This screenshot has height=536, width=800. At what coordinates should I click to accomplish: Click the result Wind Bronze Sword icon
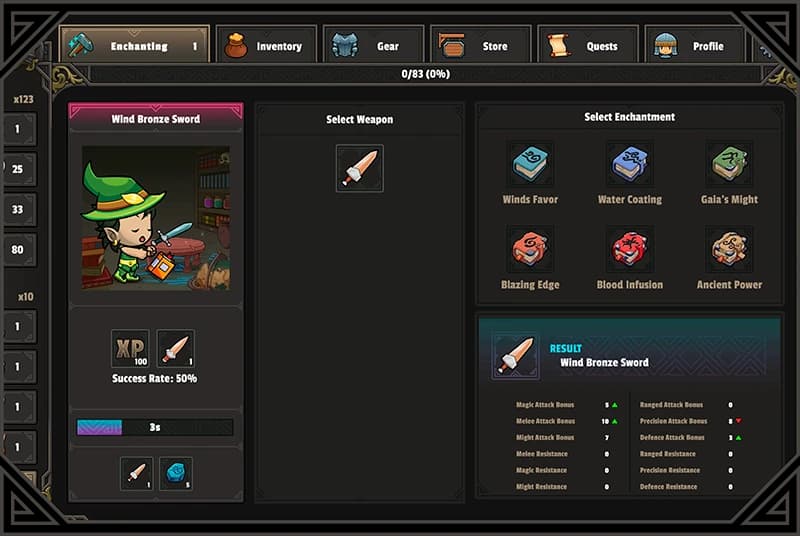pos(516,356)
